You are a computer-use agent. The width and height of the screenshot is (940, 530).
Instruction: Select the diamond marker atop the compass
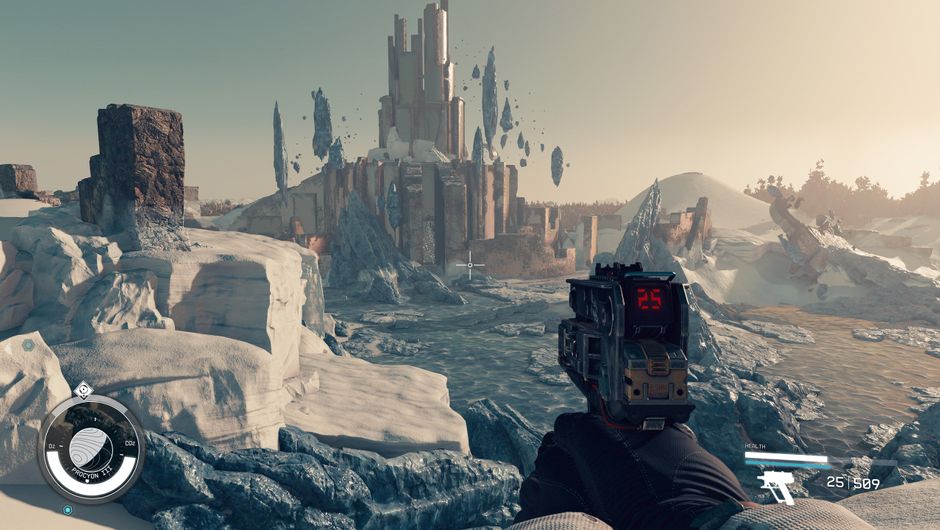84,391
